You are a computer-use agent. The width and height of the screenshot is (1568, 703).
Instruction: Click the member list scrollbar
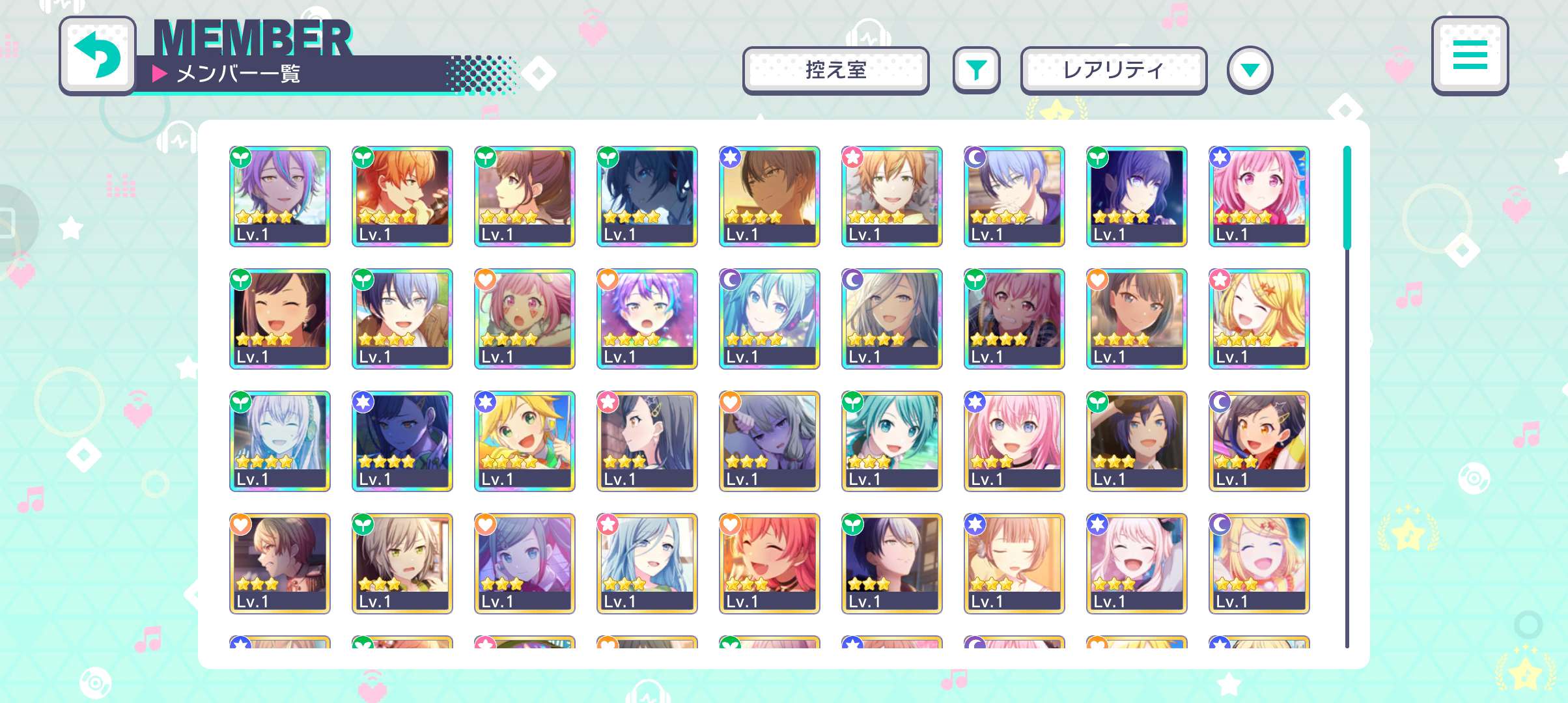[x=1347, y=397]
